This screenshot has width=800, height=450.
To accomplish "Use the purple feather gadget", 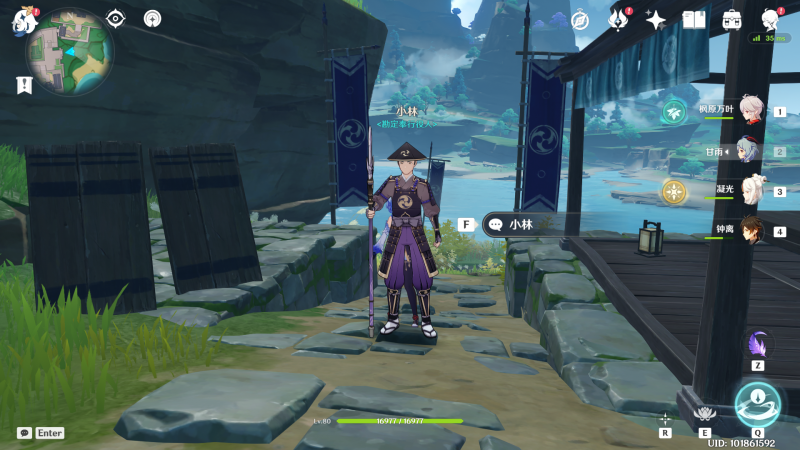I will click(758, 343).
